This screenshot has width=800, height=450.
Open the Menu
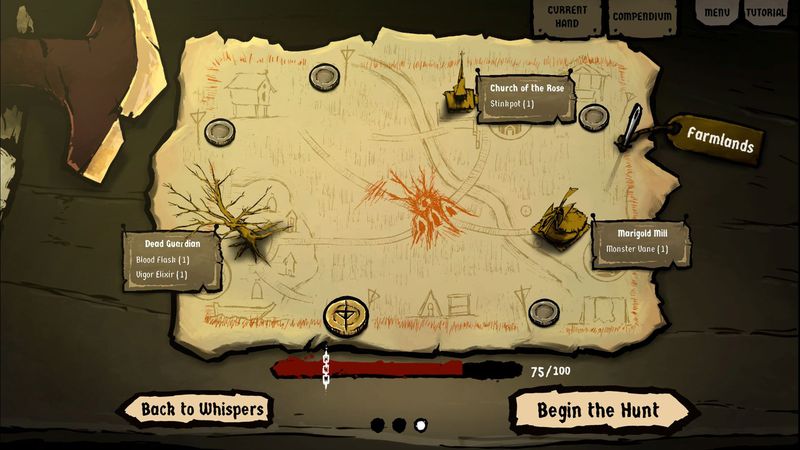(x=716, y=13)
